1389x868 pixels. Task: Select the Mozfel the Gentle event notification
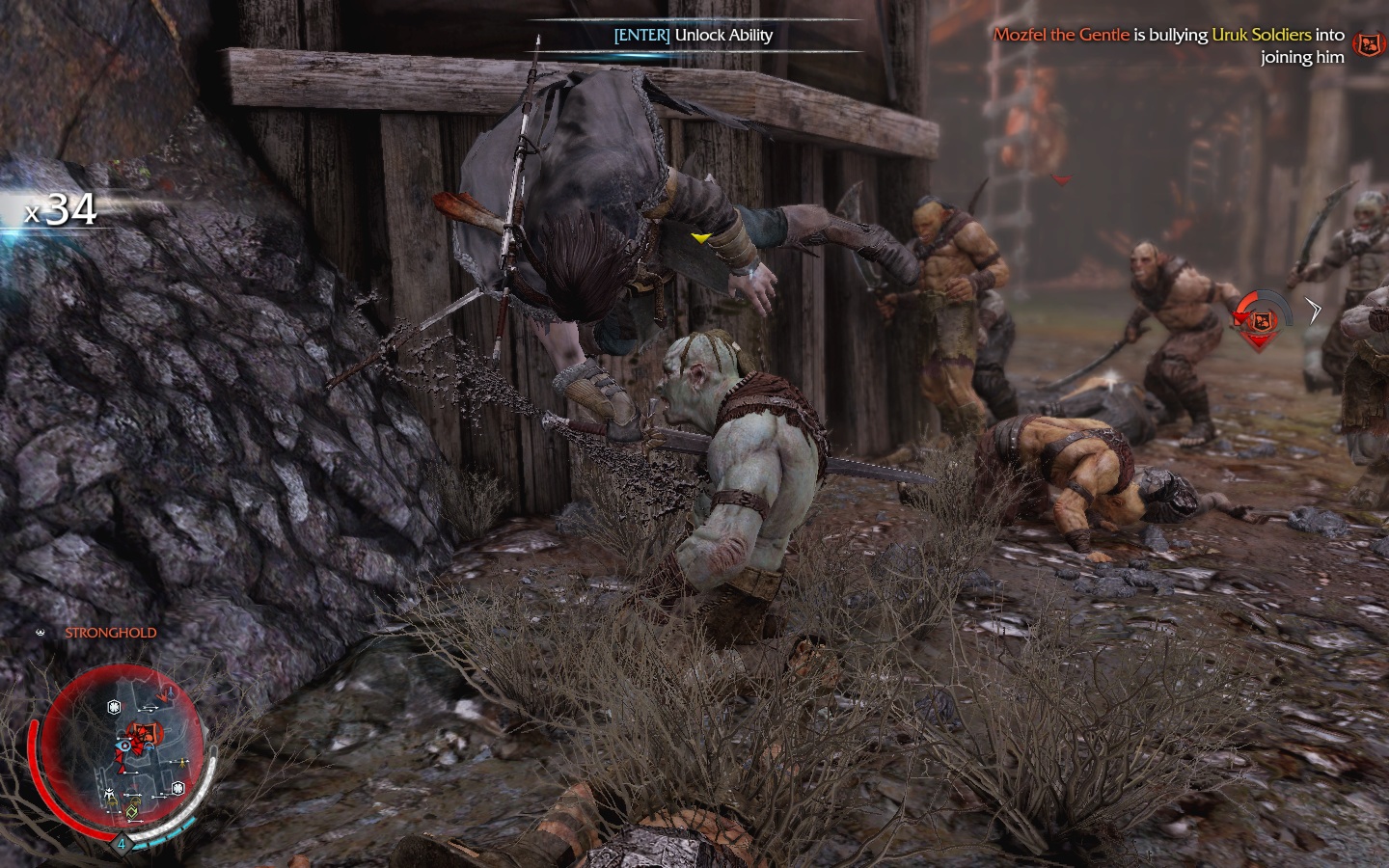click(x=1169, y=45)
